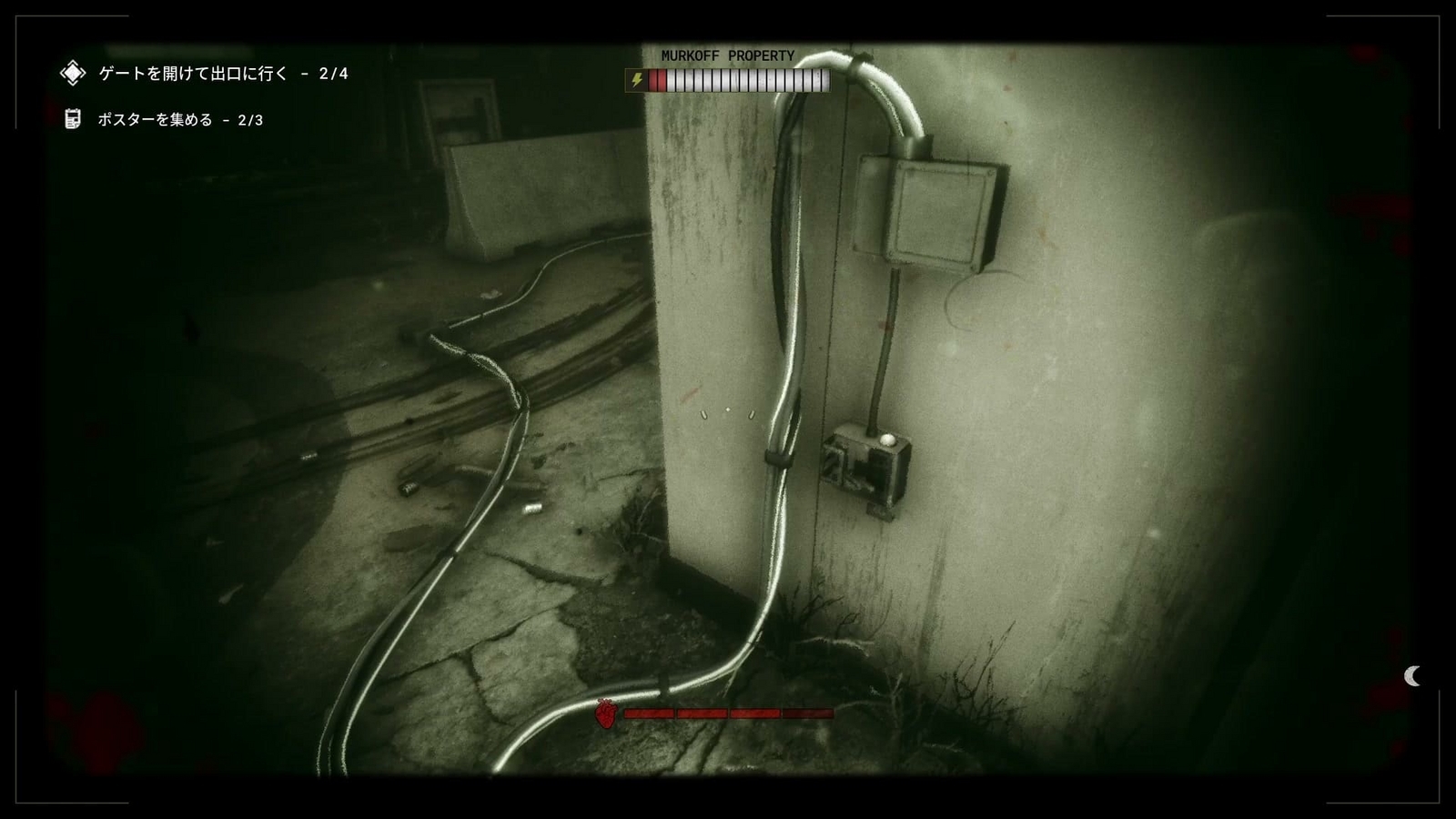Select the MURKOFF PROPERTY label
The image size is (1456, 819).
click(x=728, y=56)
